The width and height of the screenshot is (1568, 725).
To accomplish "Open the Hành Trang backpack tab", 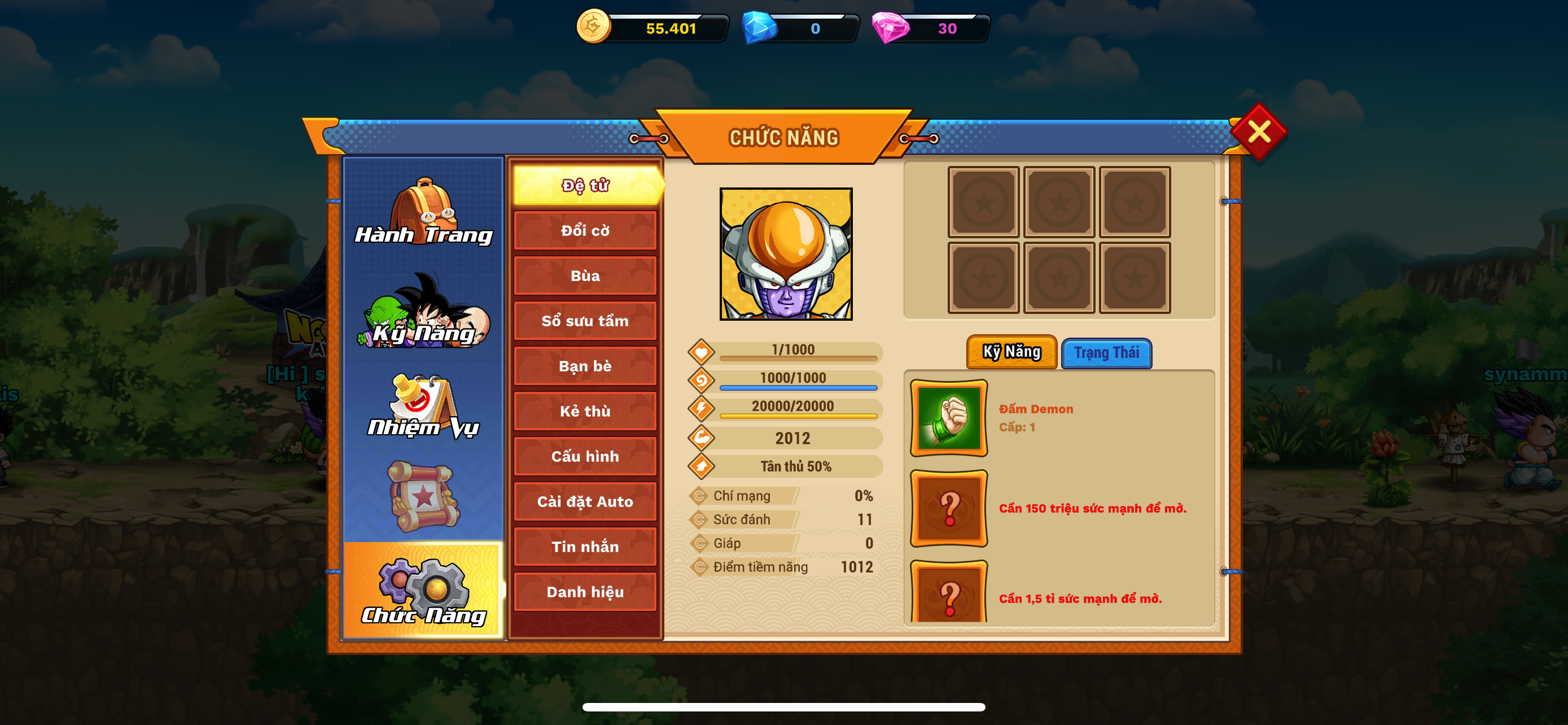I will click(x=424, y=212).
